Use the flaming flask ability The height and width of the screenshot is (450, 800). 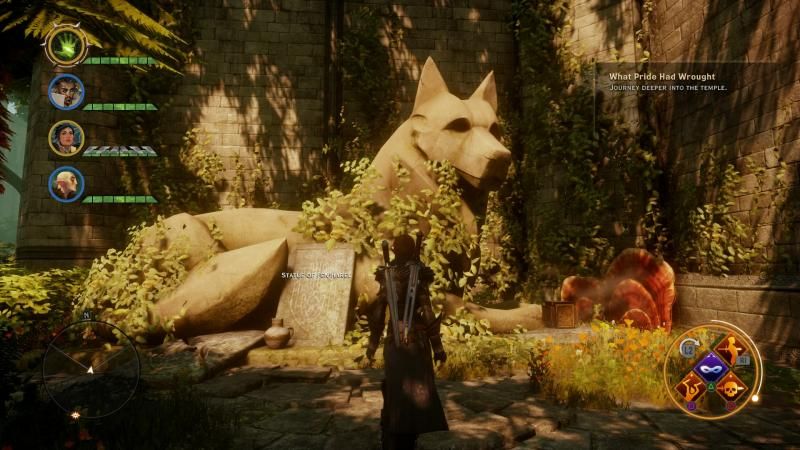[x=690, y=387]
